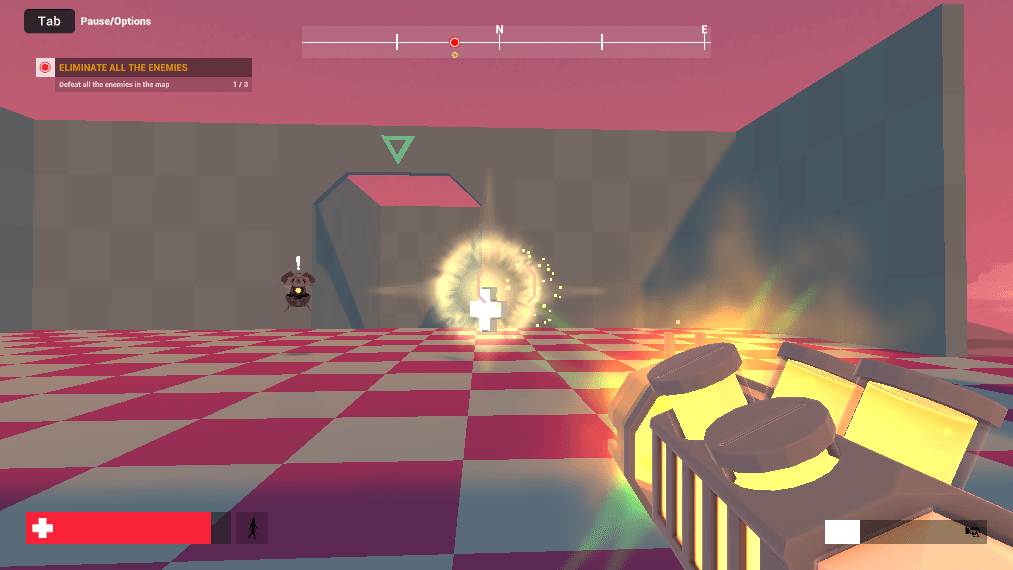Select the weapon slot icon
The height and width of the screenshot is (570, 1013).
point(972,531)
